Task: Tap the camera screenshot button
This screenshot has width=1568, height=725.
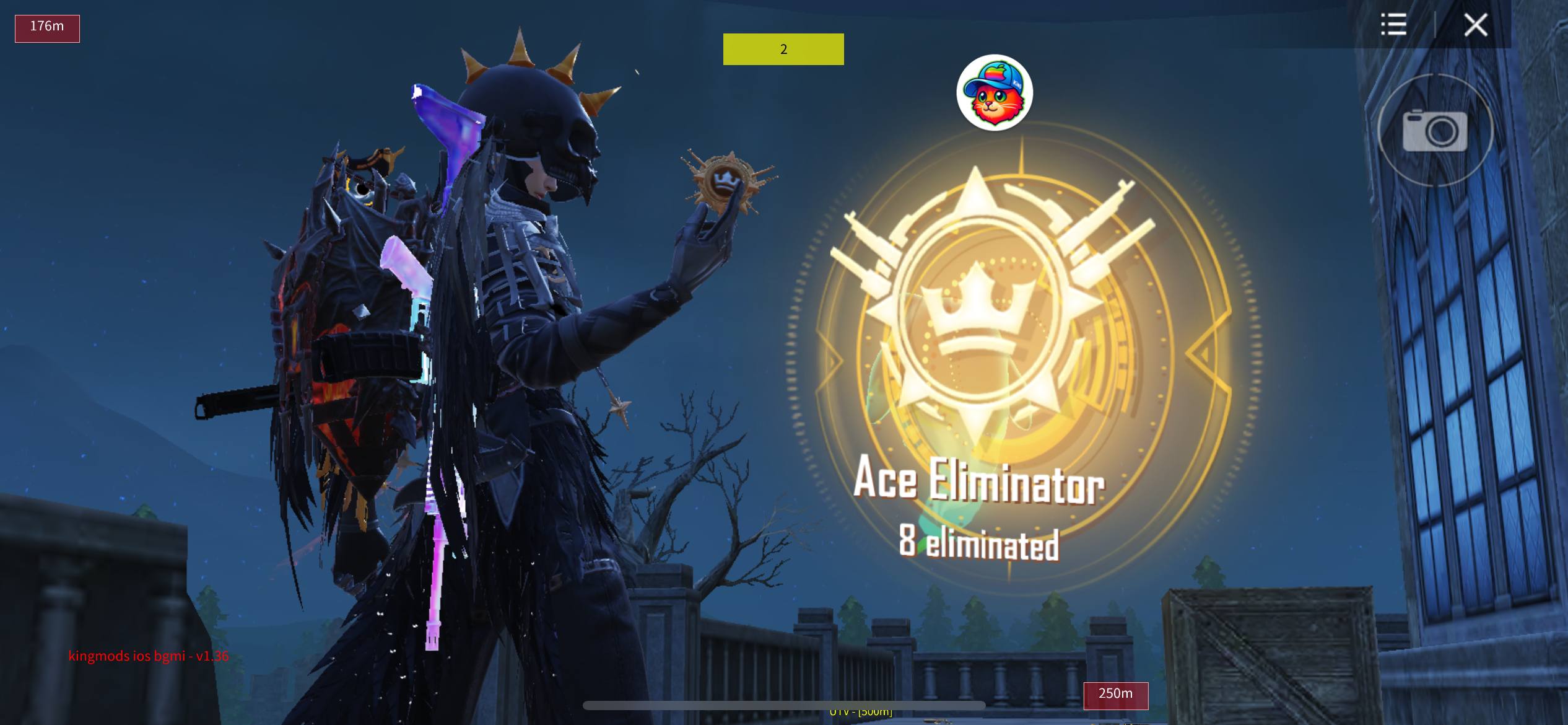Action: (x=1435, y=130)
